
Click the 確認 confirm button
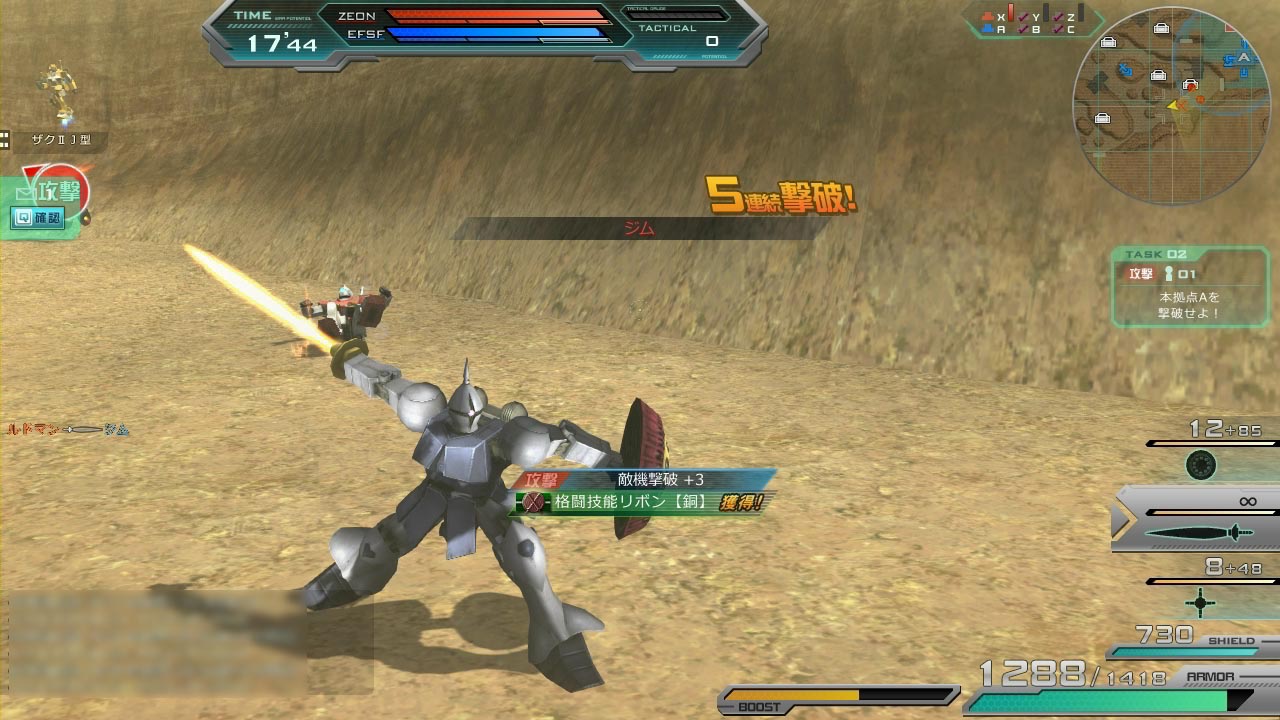(37, 217)
